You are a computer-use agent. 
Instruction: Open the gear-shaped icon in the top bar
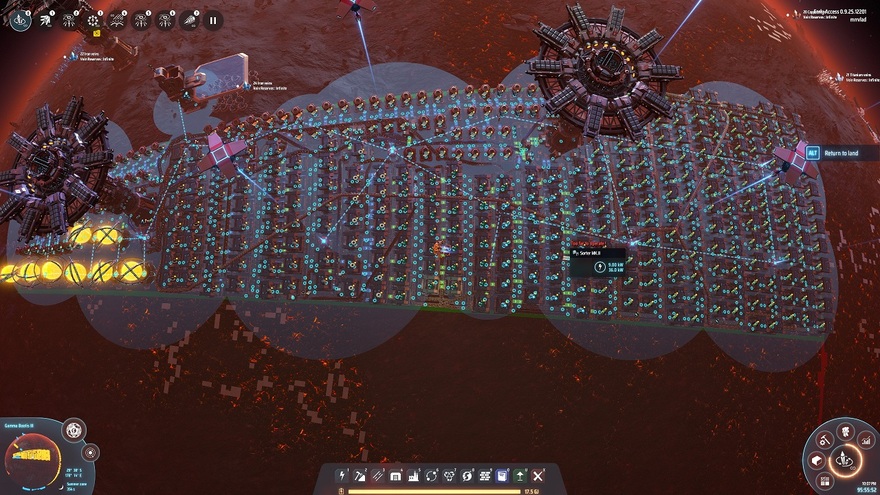[95, 19]
